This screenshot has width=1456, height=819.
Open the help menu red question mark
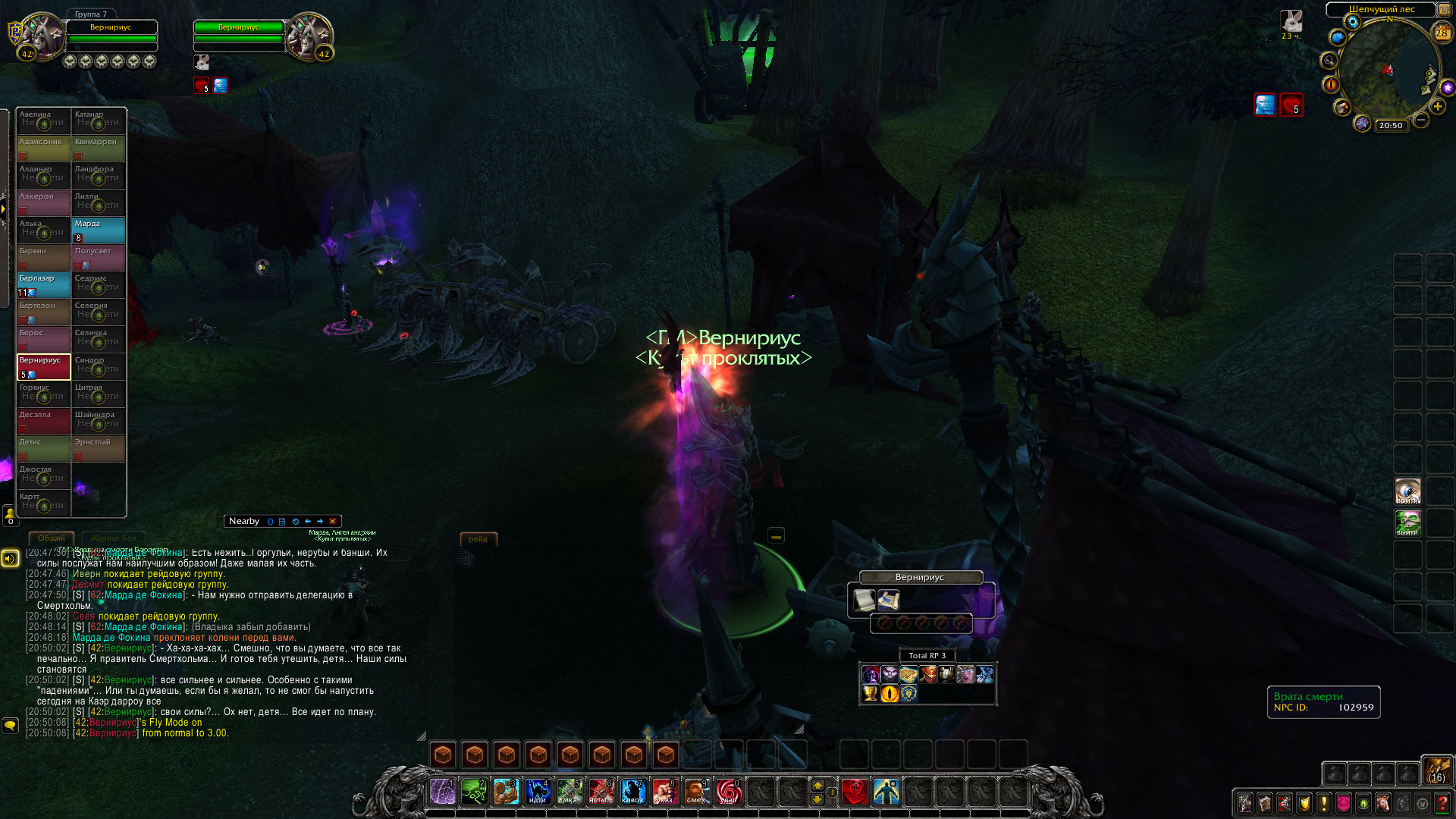(x=1442, y=802)
